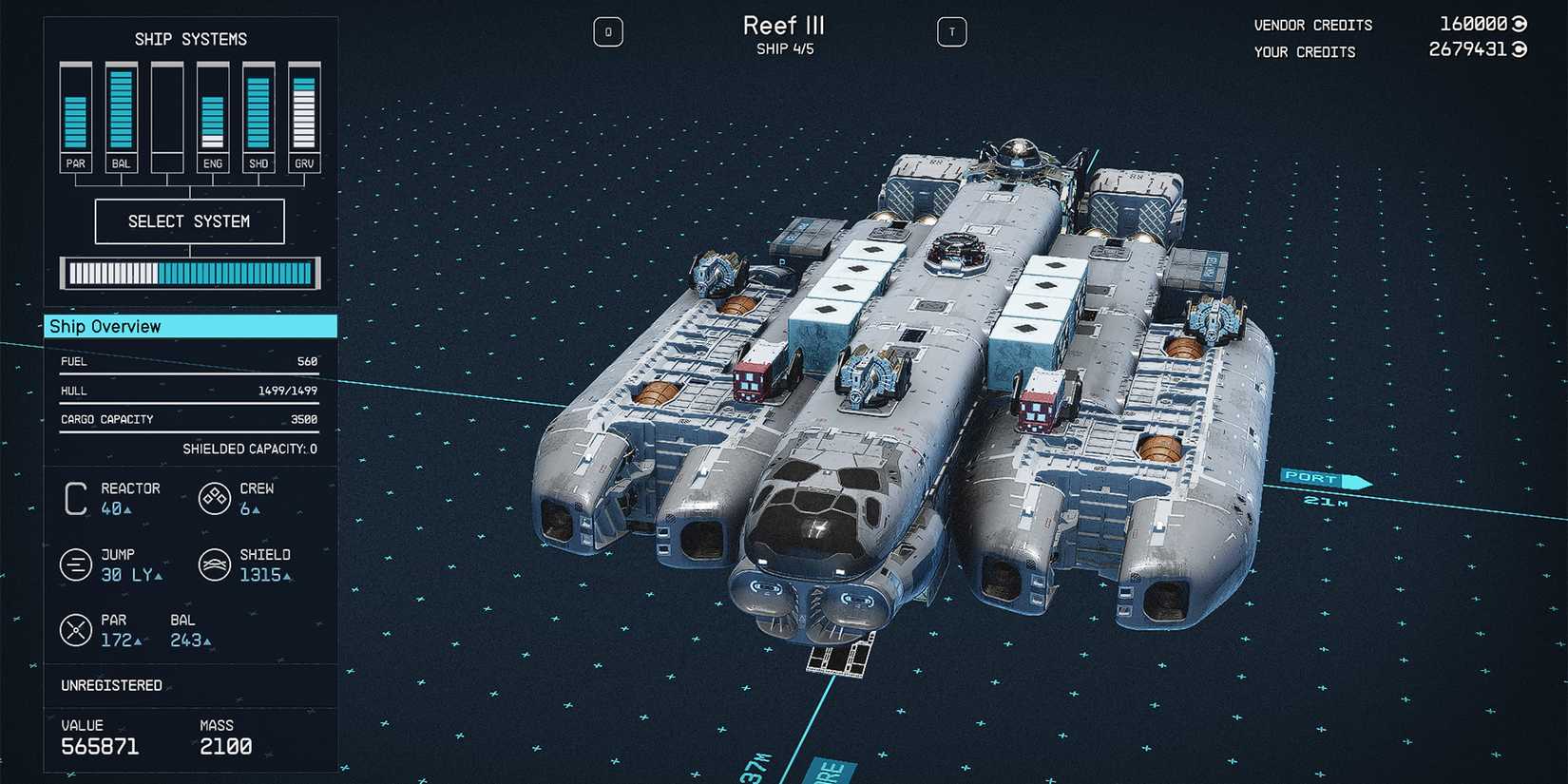Screen dimensions: 1568x784
Task: Open the SELECT SYSTEM dropdown
Action: coord(188,220)
